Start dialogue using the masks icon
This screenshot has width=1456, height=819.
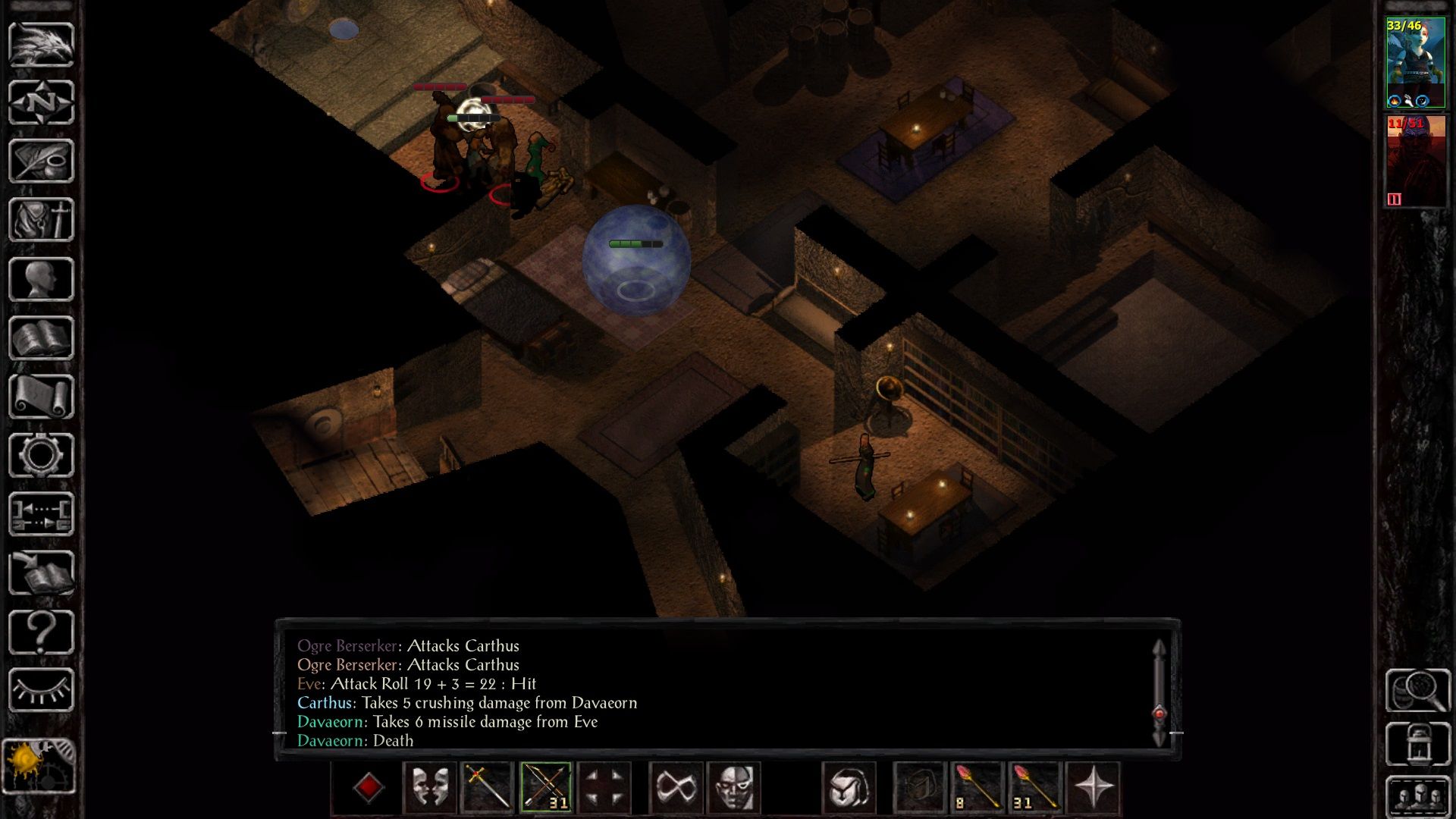(429, 789)
